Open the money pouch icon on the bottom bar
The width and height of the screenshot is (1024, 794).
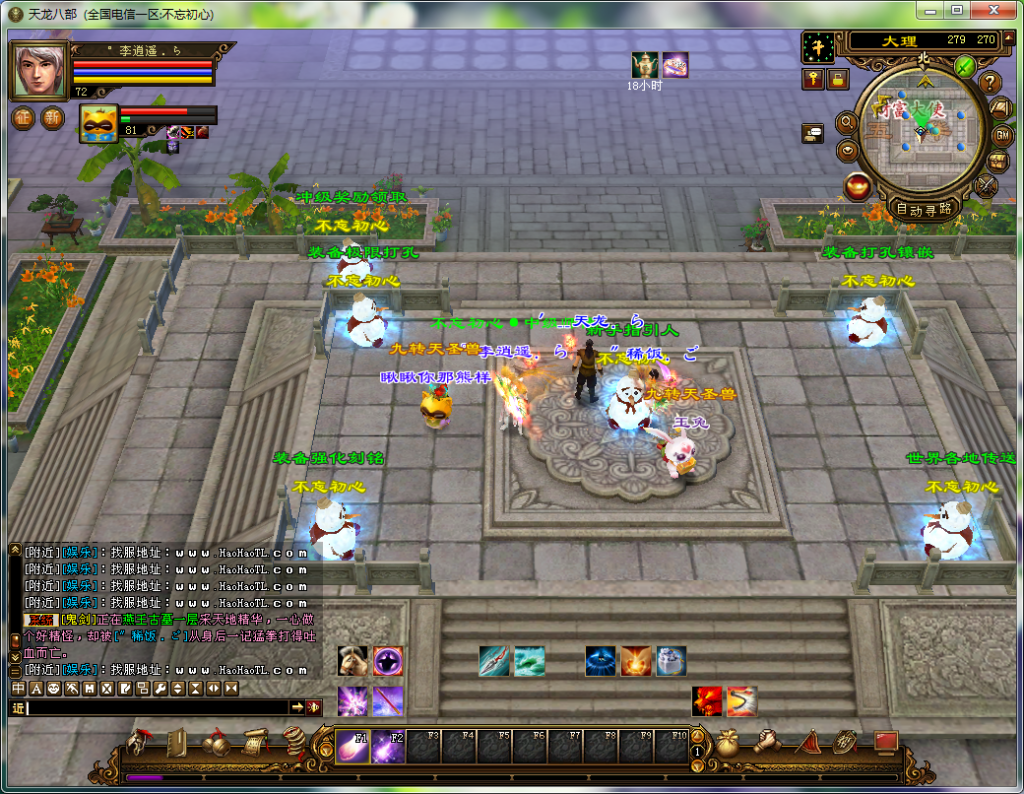point(727,742)
